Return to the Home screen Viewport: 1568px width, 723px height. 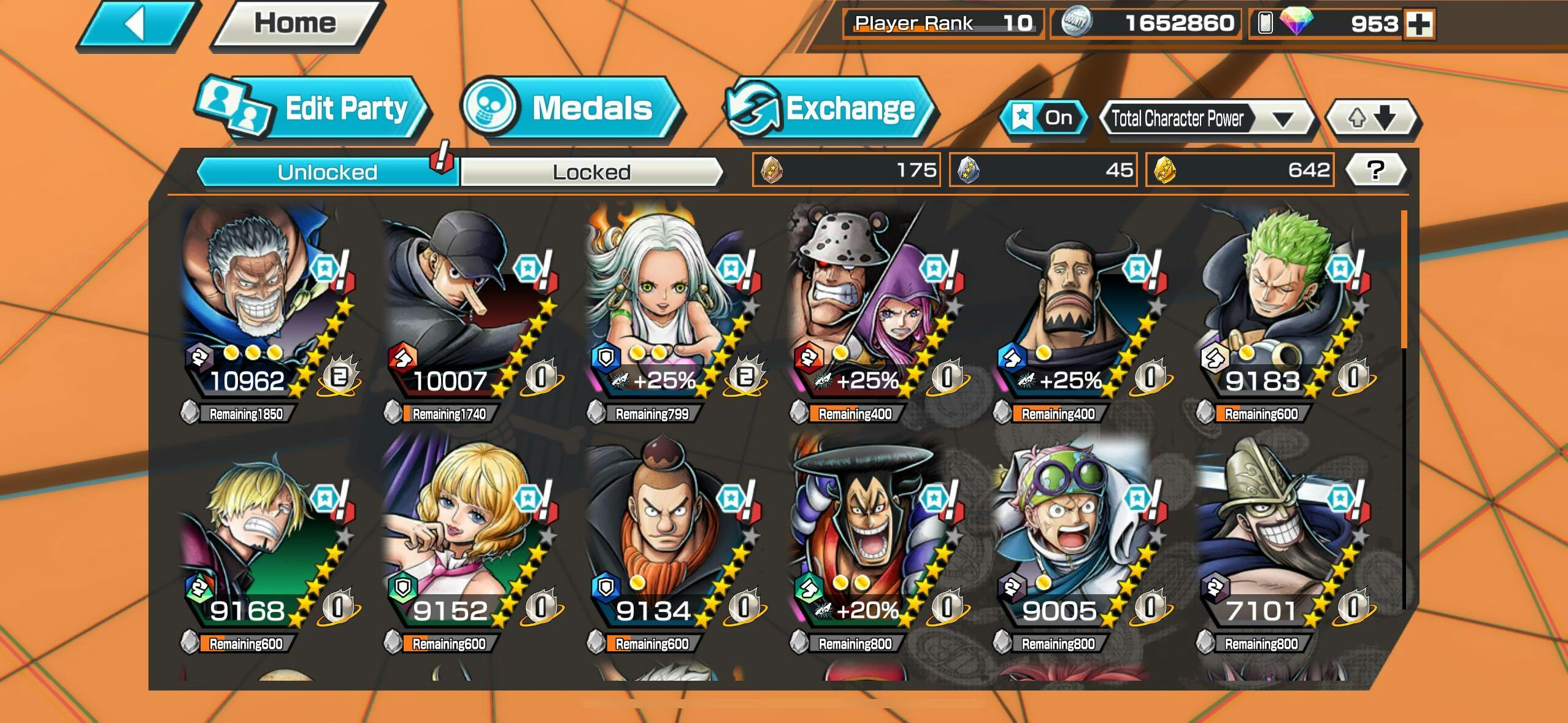(296, 25)
